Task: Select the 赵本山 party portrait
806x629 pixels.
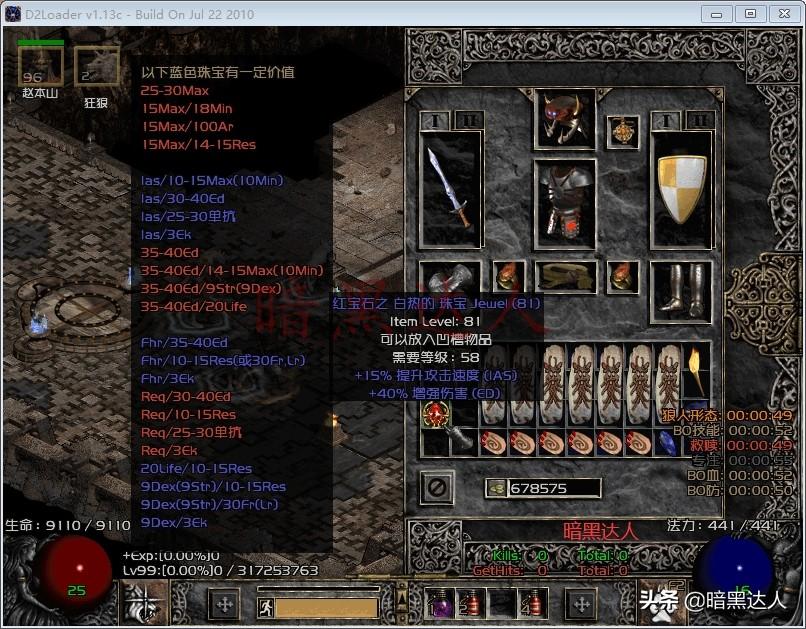Action: point(41,67)
